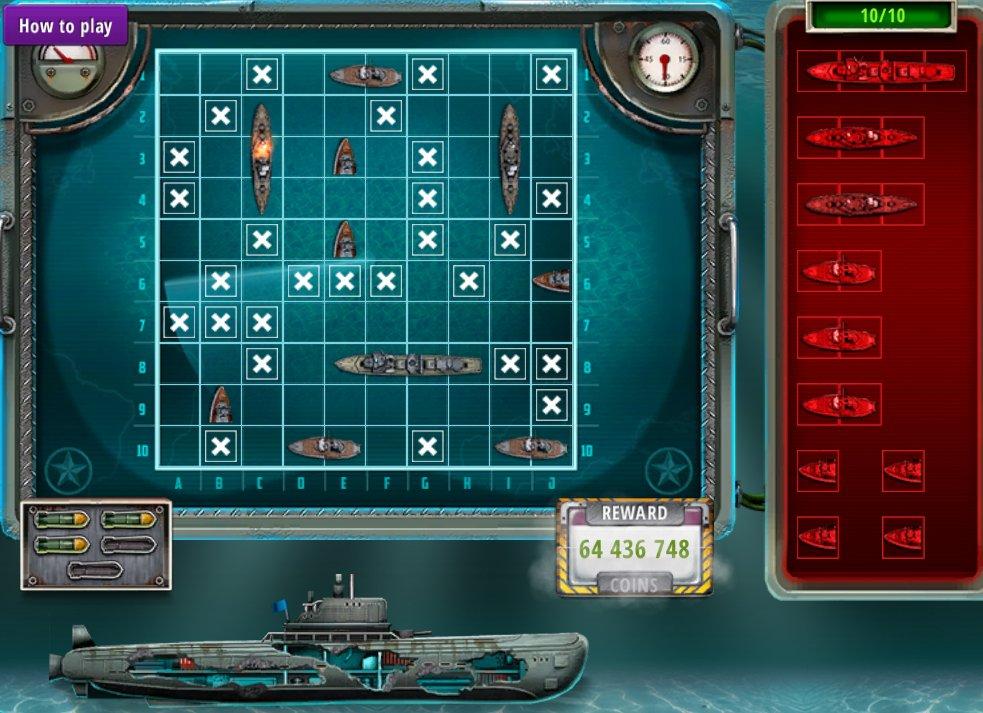Screen dimensions: 983x713
Task: Select empty grid square A1
Action: point(179,74)
